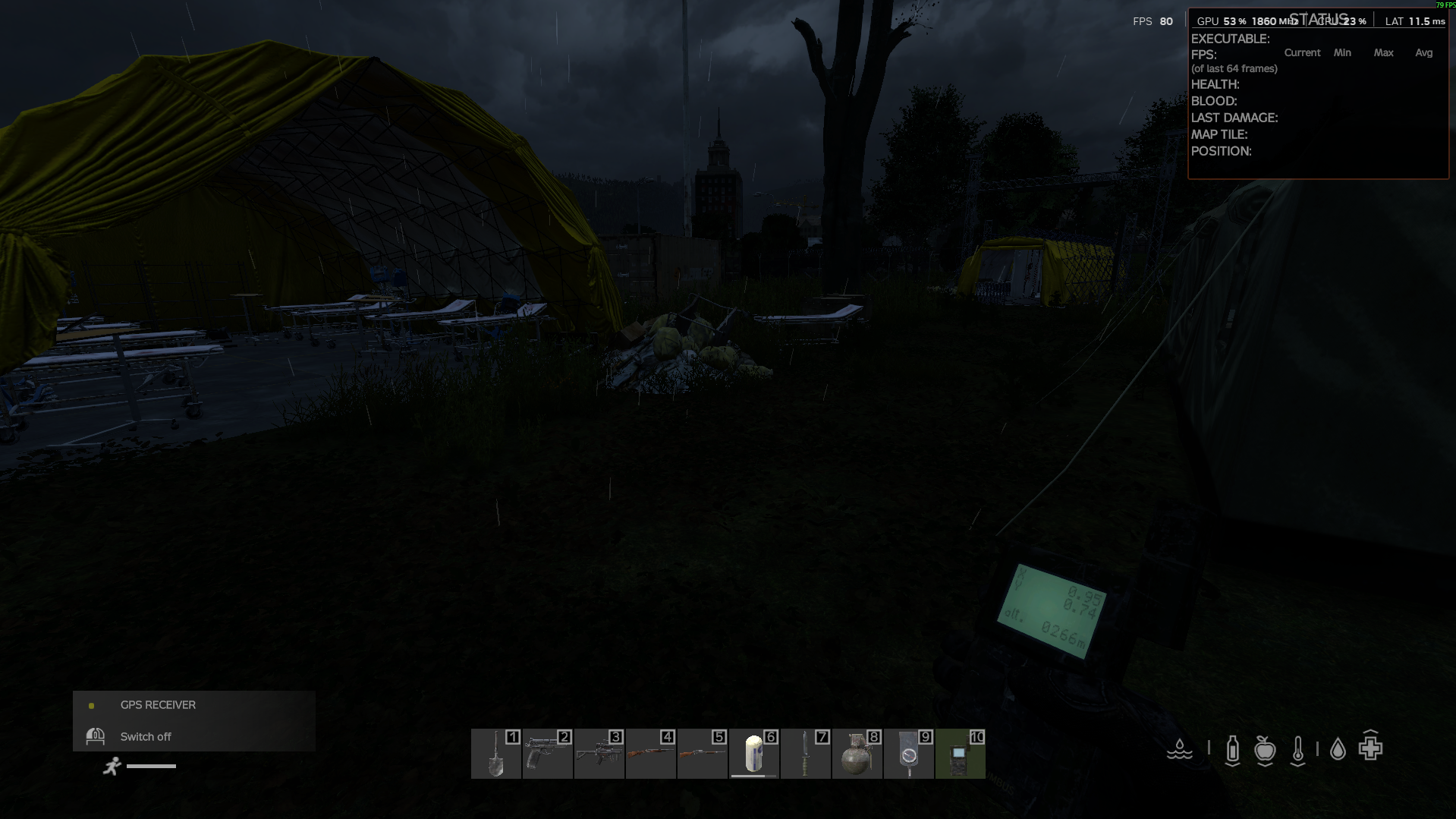Select the shovel in hotbar slot 1
This screenshot has height=819, width=1456.
point(495,754)
